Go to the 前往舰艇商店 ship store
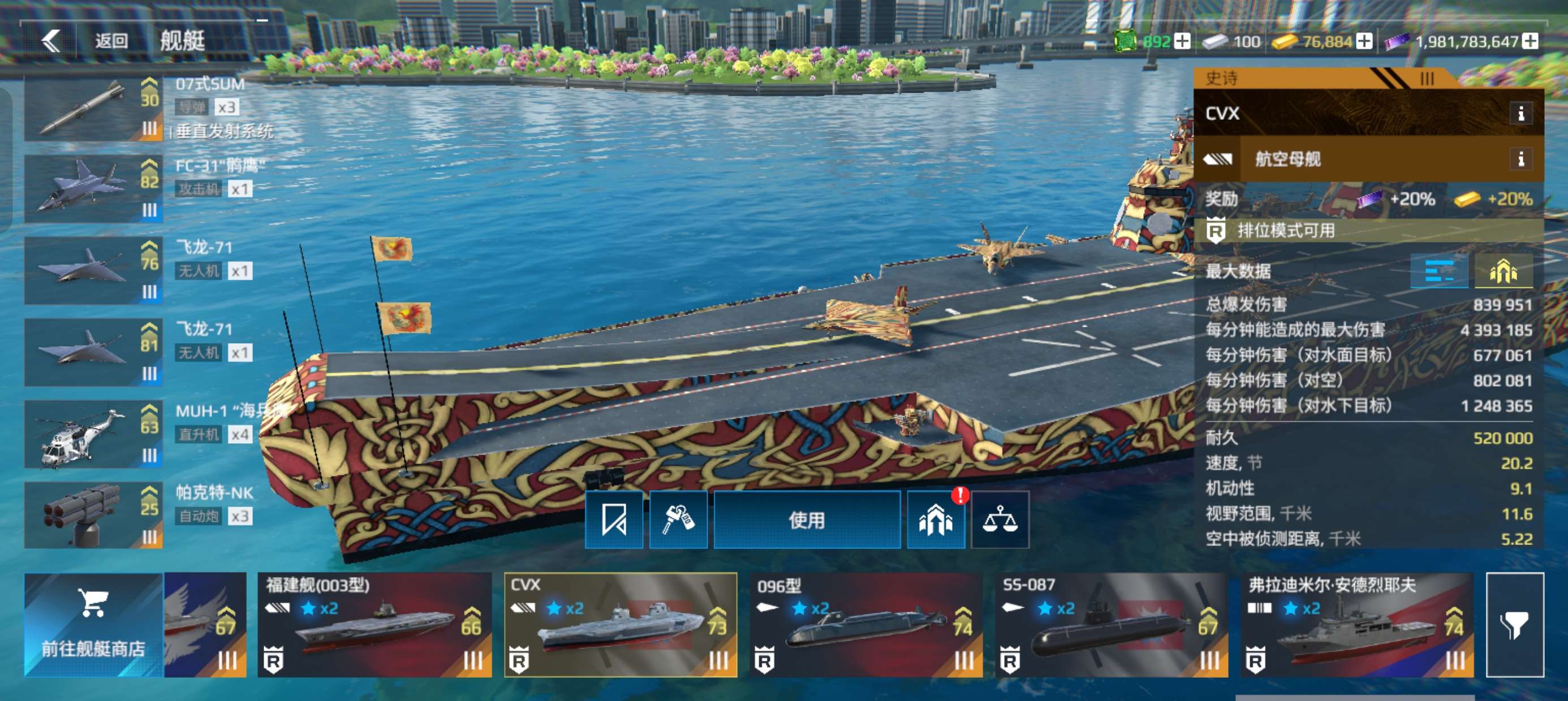 pos(93,624)
